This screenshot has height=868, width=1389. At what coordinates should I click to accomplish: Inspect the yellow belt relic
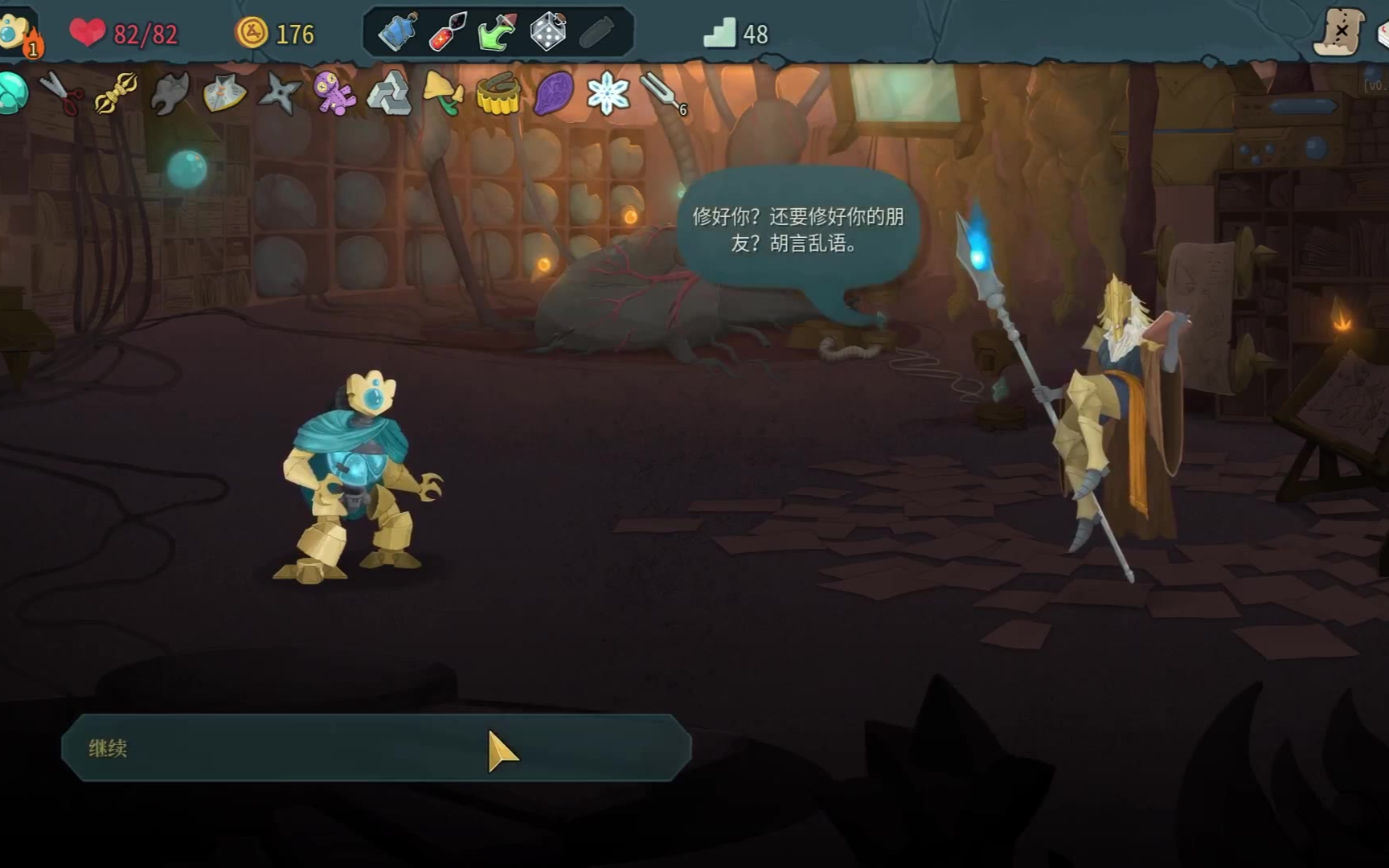point(498,94)
